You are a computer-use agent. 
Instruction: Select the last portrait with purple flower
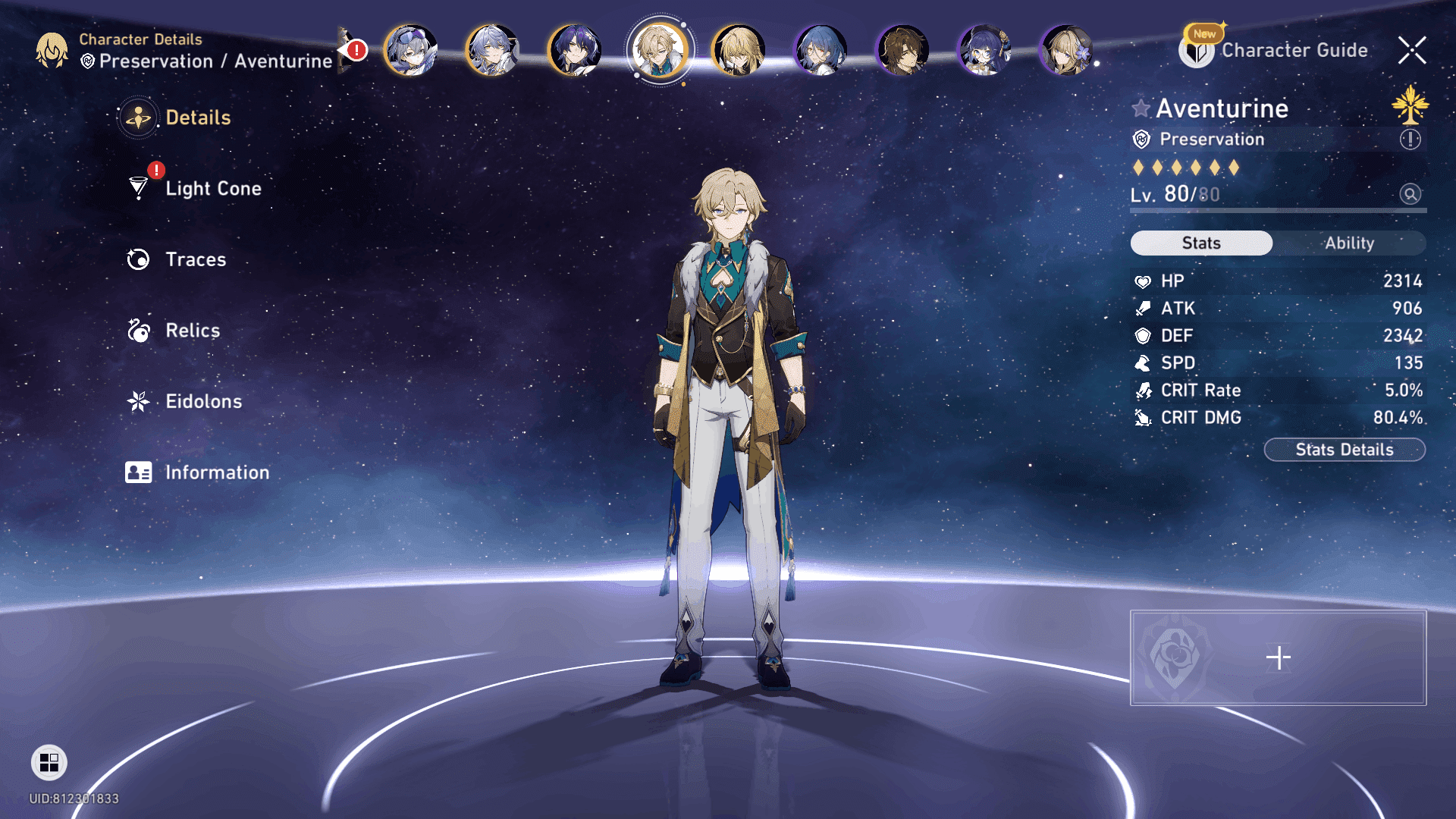pyautogui.click(x=1066, y=51)
